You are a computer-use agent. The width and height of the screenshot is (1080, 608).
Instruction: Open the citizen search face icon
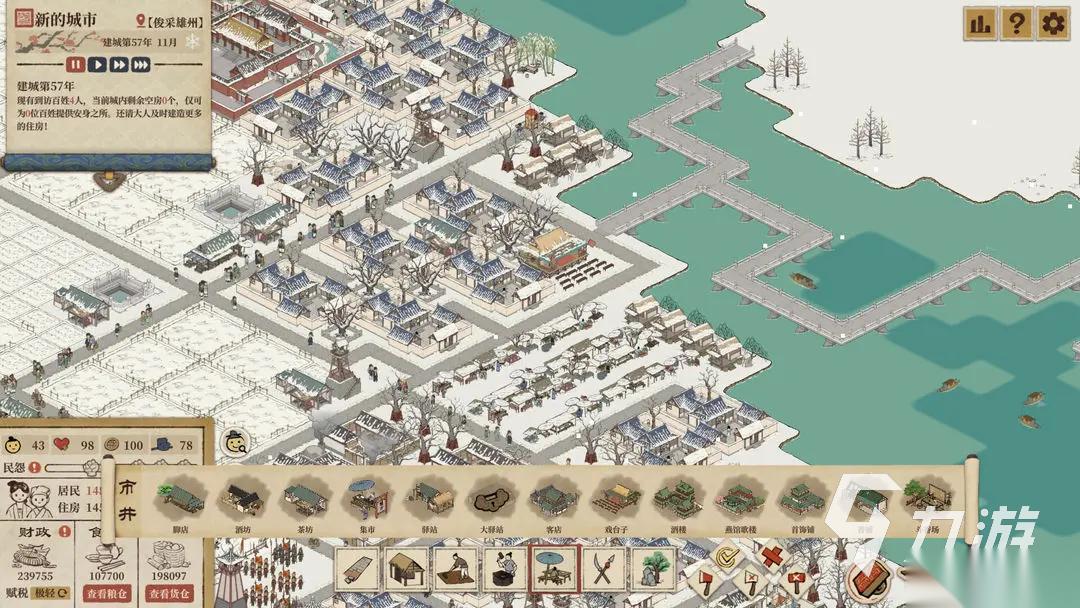click(236, 441)
